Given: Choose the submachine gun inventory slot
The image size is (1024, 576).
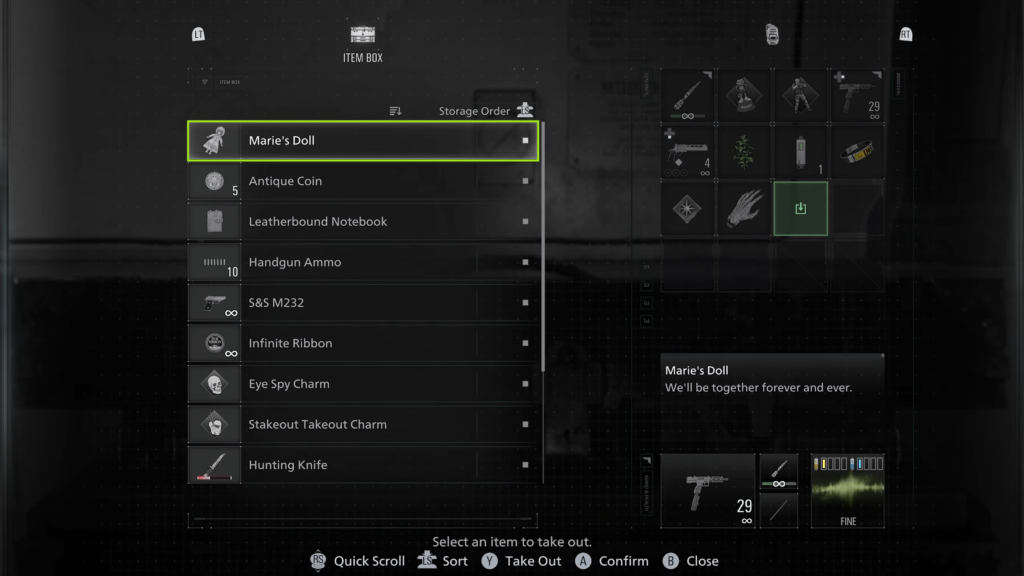Looking at the screenshot, I should tap(858, 97).
